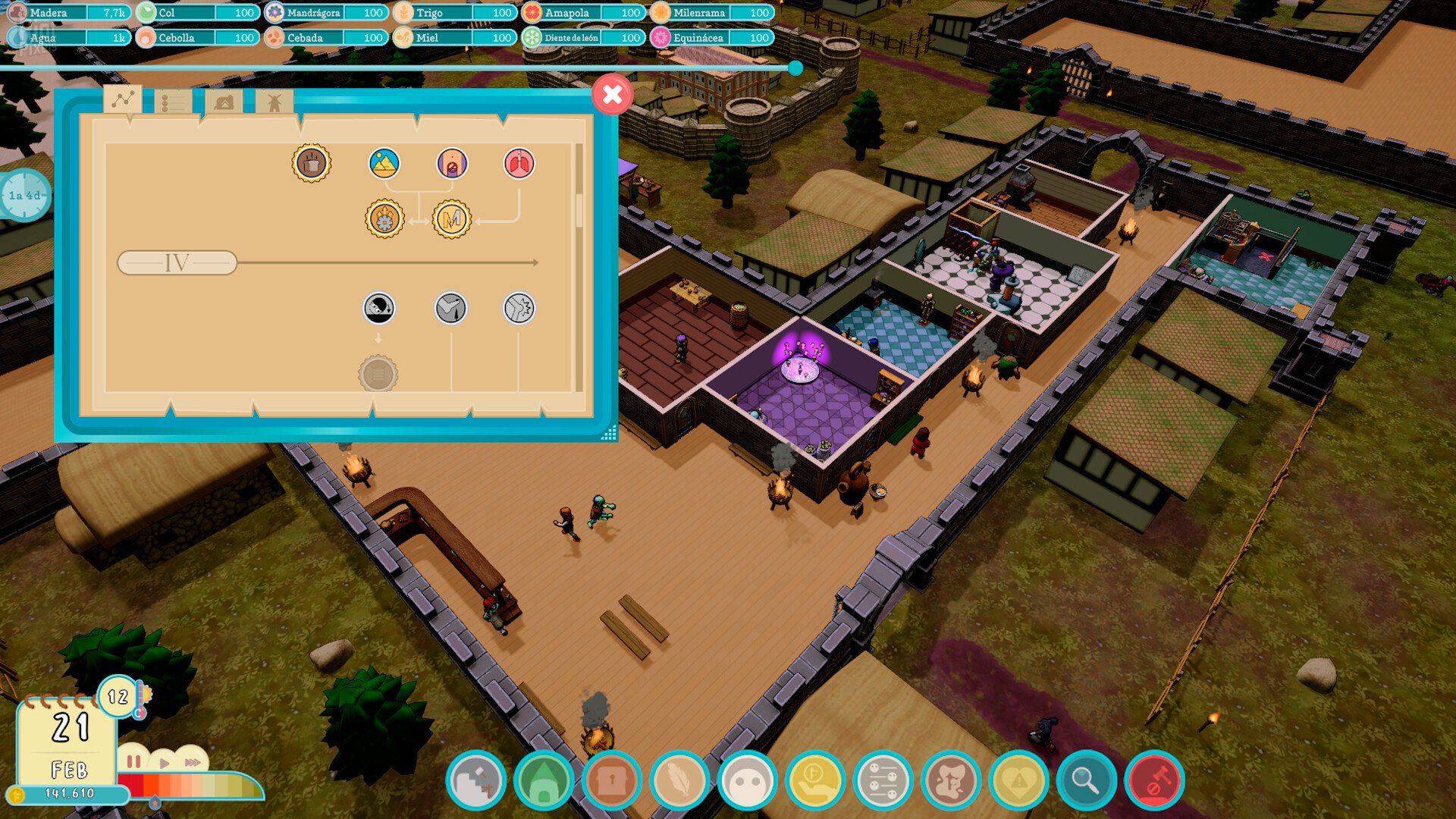Pick the gold letter M research node
Image resolution: width=1456 pixels, height=819 pixels.
pos(451,220)
